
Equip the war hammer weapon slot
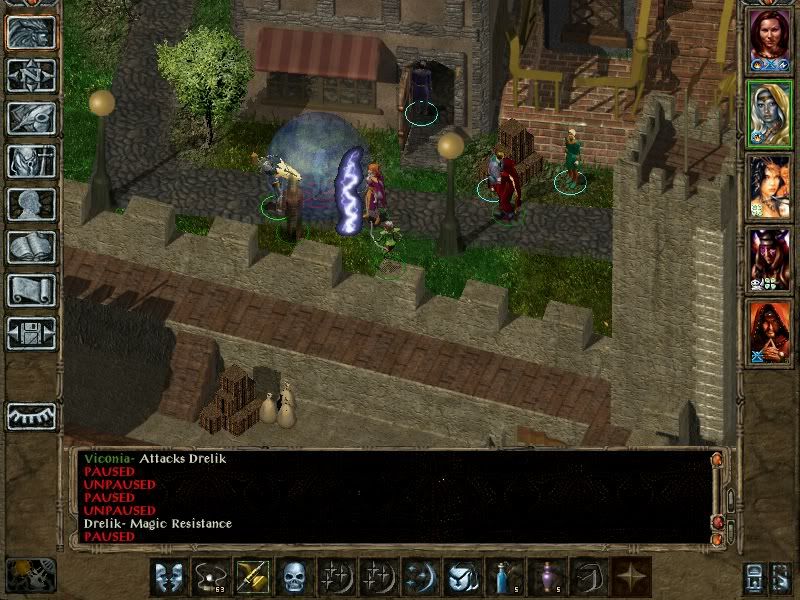[x=253, y=577]
